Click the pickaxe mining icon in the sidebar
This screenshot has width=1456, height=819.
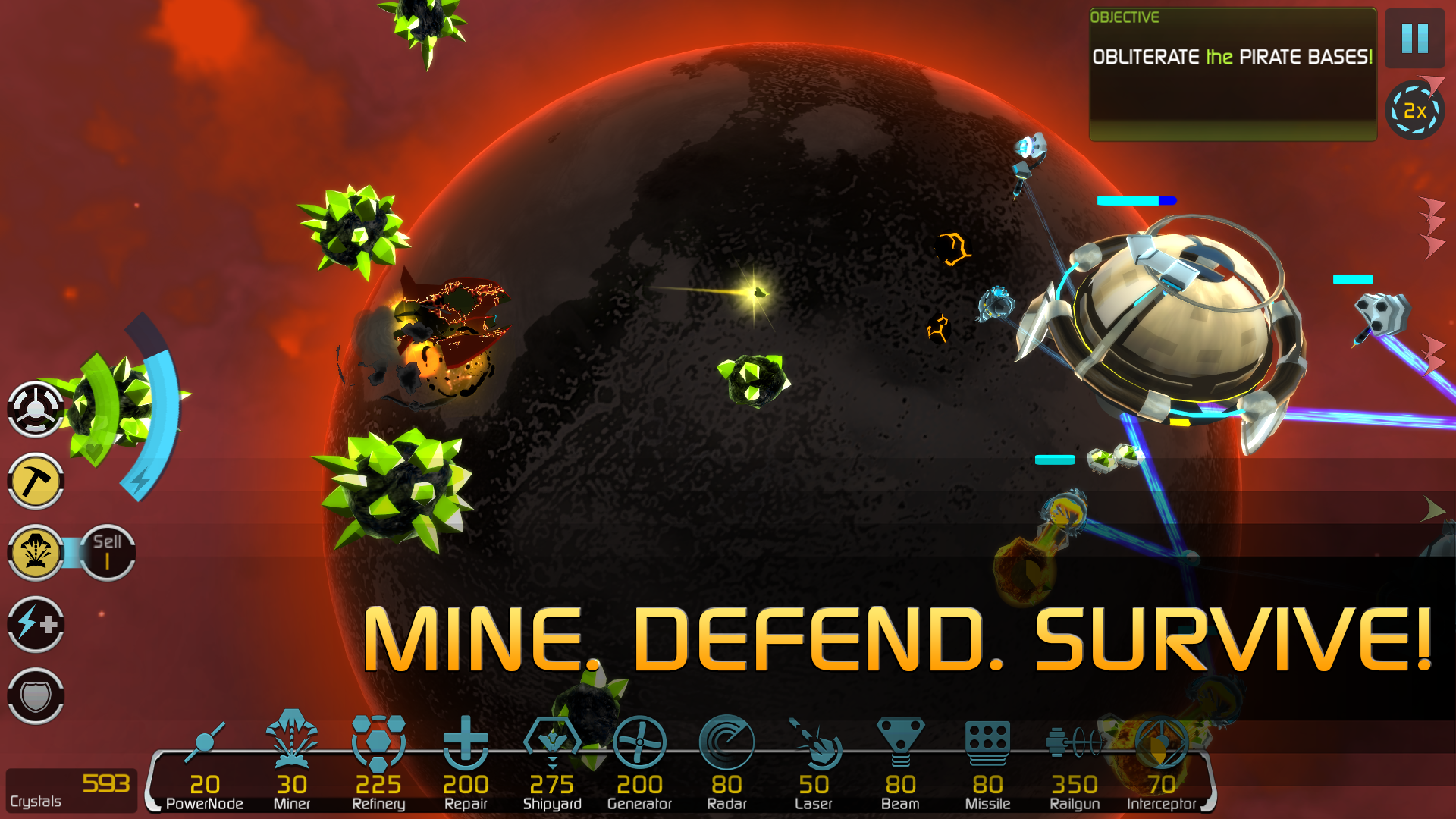pos(35,481)
